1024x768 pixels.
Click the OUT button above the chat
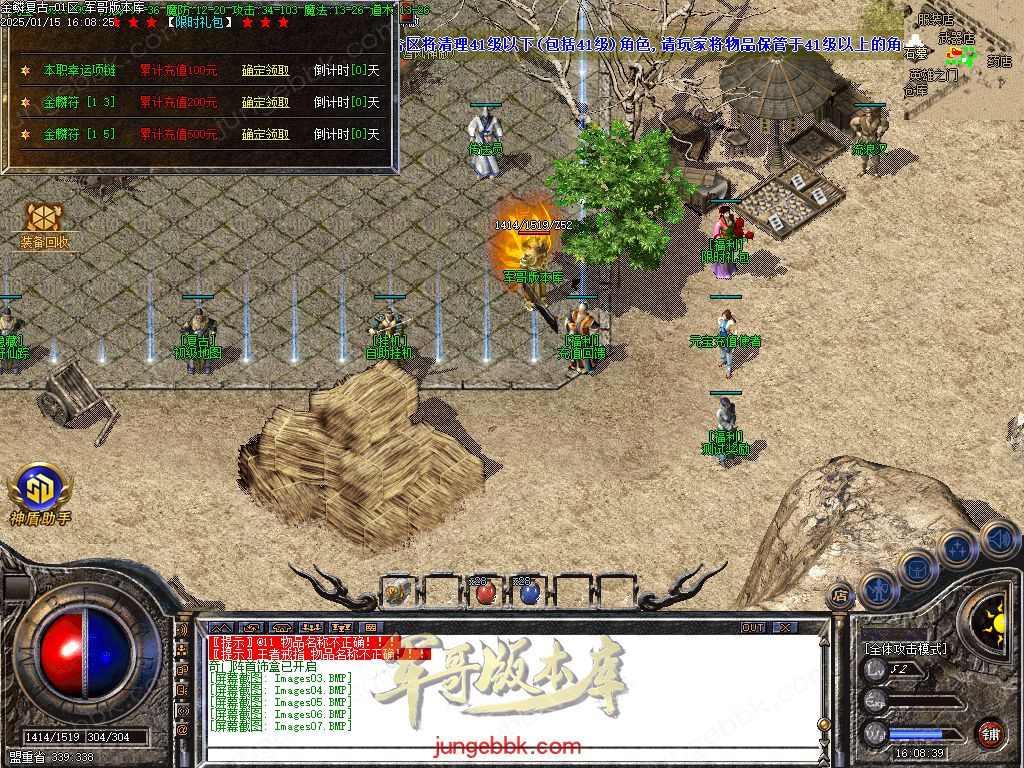point(753,628)
